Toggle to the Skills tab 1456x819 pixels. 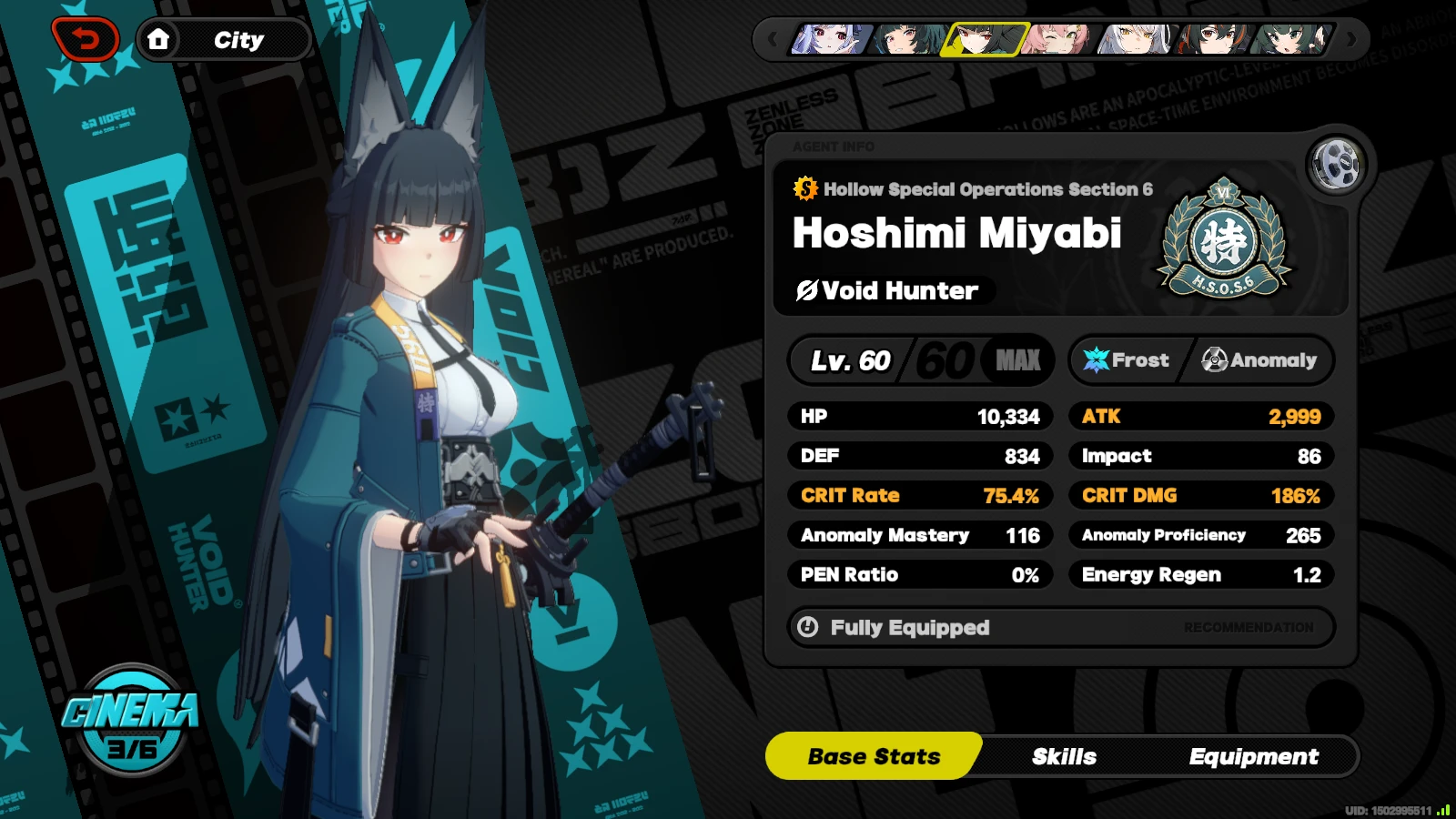1065,756
